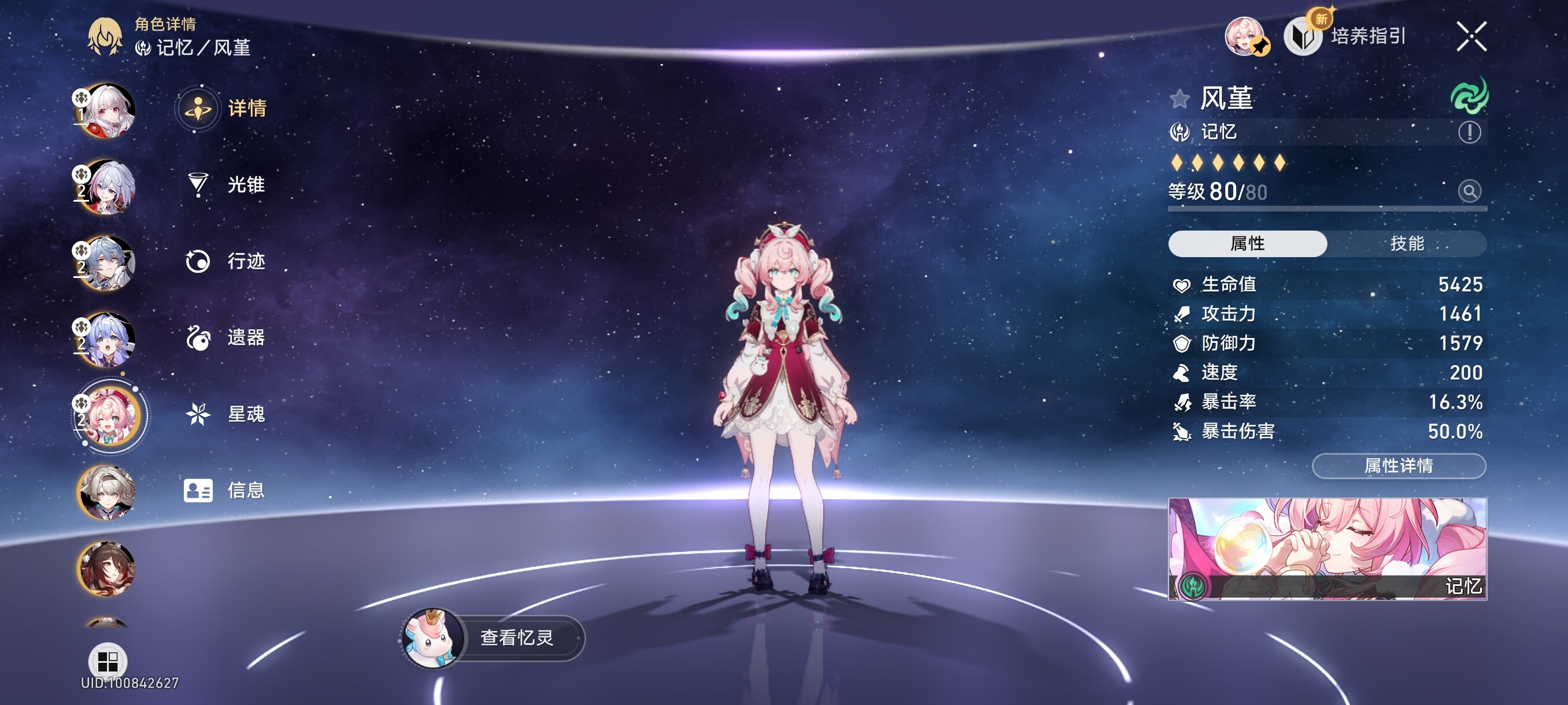Click the 查看忆灵 view memosprite button
The width and height of the screenshot is (1568, 705).
[494, 637]
